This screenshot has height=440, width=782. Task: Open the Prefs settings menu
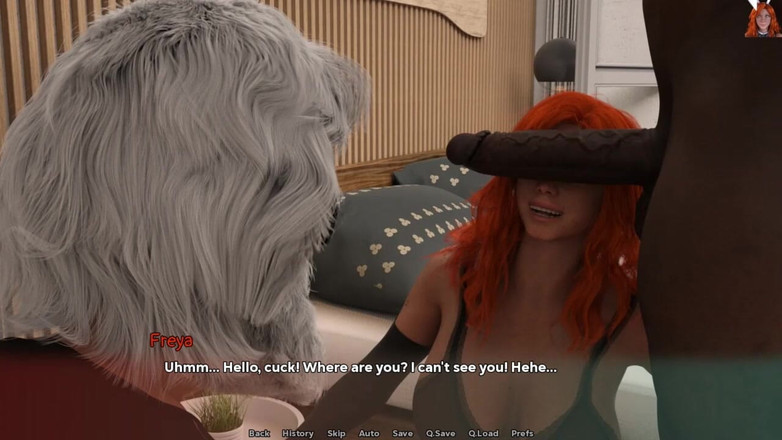(522, 433)
